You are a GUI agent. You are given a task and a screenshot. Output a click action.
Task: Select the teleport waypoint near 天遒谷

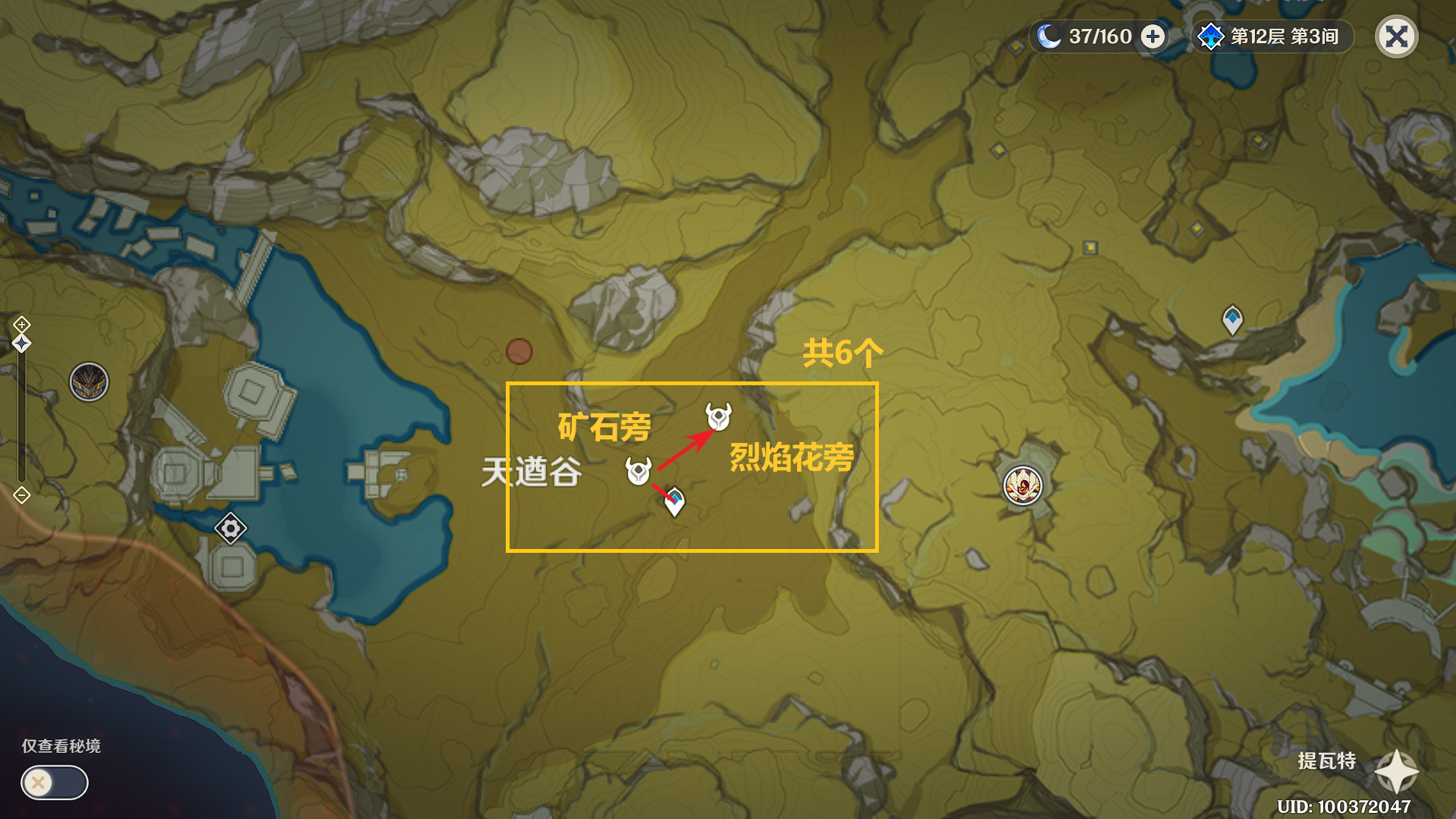pyautogui.click(x=674, y=500)
